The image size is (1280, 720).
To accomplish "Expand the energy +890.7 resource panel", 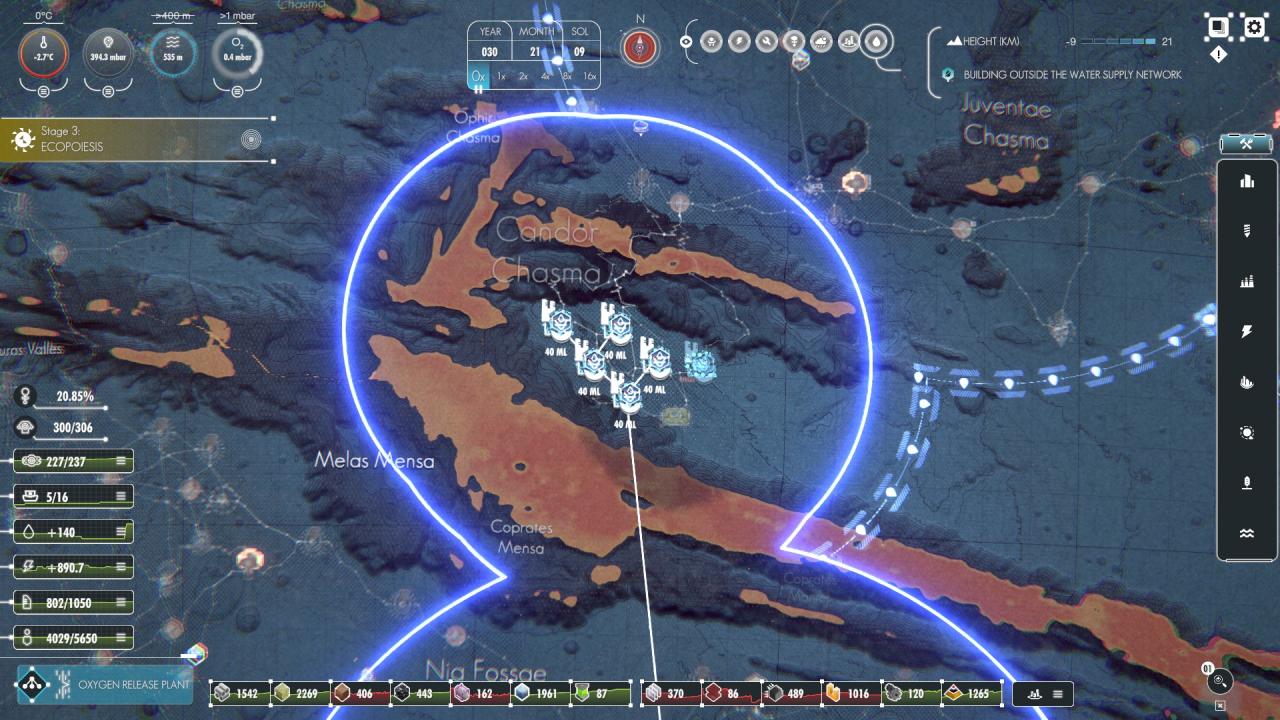I will tap(122, 567).
